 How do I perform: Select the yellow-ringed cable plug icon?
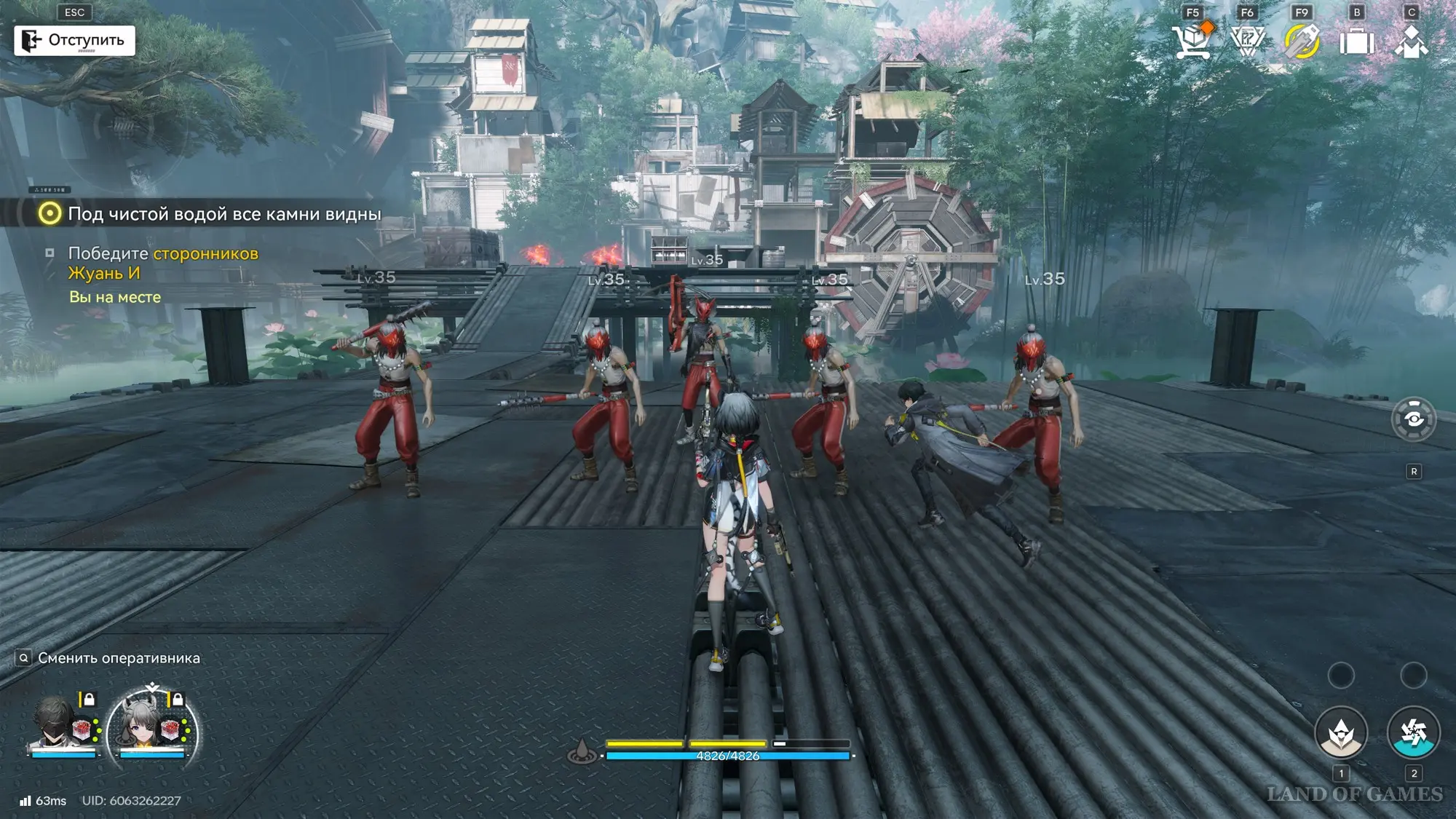(1302, 41)
